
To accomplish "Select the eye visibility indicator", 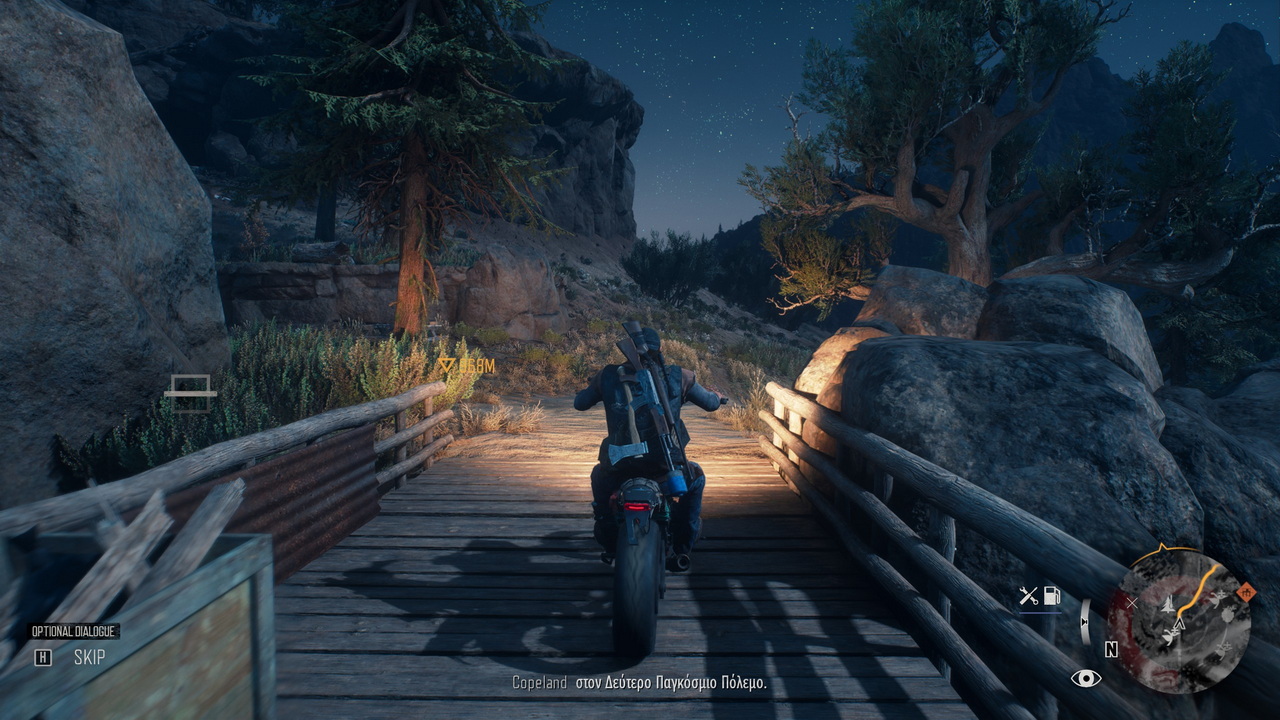I will [x=1085, y=679].
